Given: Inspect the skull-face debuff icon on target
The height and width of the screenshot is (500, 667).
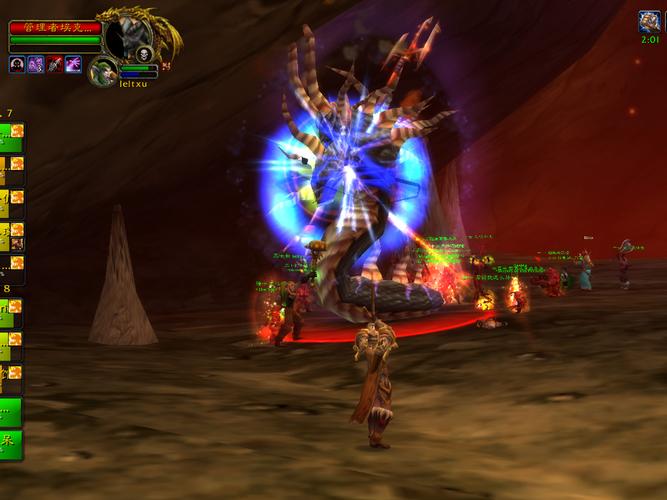Looking at the screenshot, I should (x=17, y=64).
